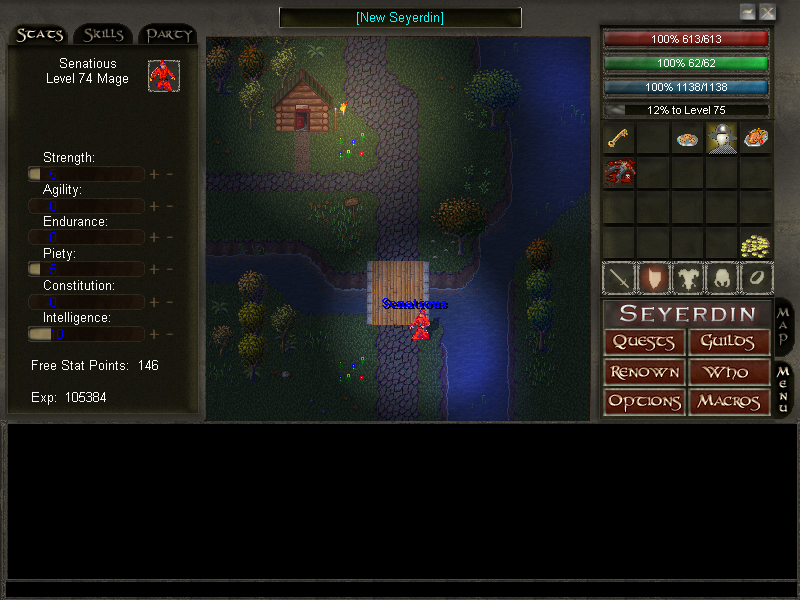The height and width of the screenshot is (600, 800).
Task: Add a point to Intelligence
Action: pos(154,334)
